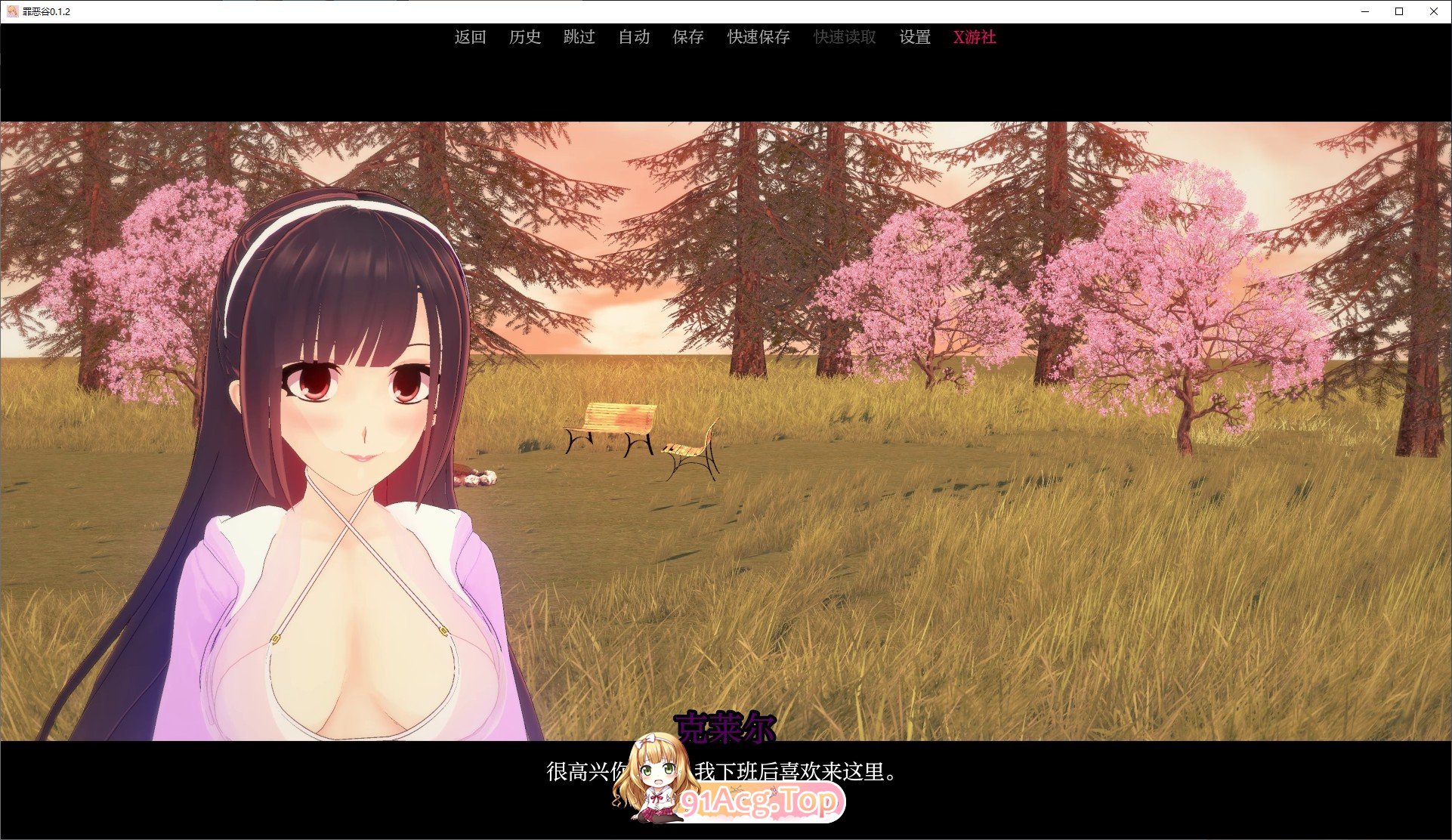
Task: Follow the red X游社 link
Action: click(x=975, y=37)
